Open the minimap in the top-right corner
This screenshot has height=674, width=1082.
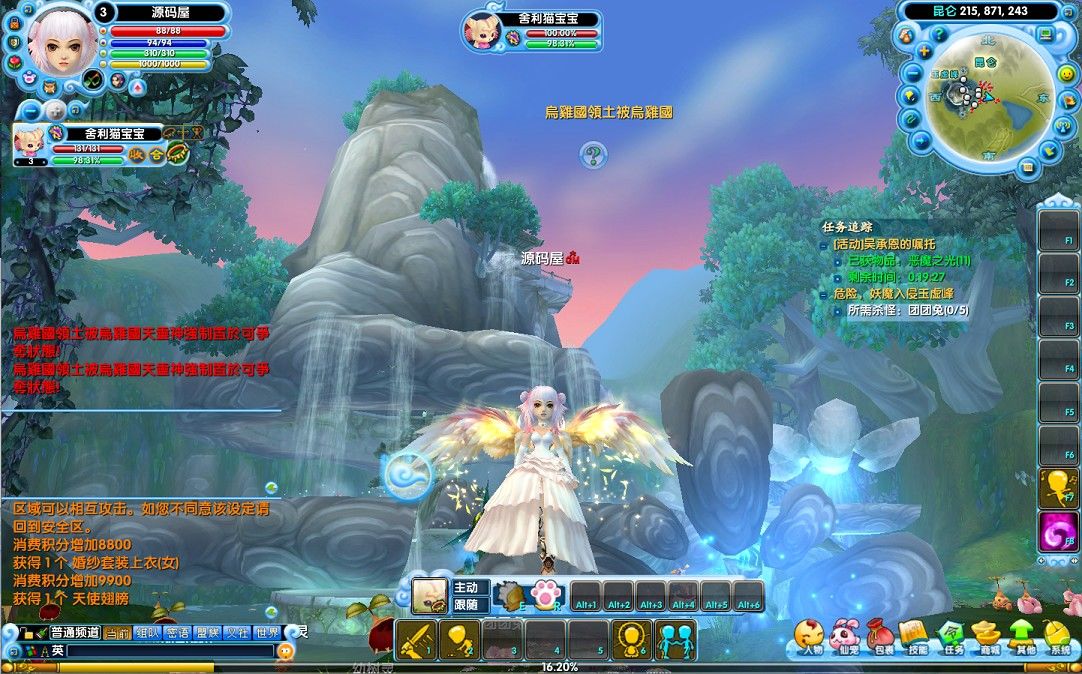[987, 97]
